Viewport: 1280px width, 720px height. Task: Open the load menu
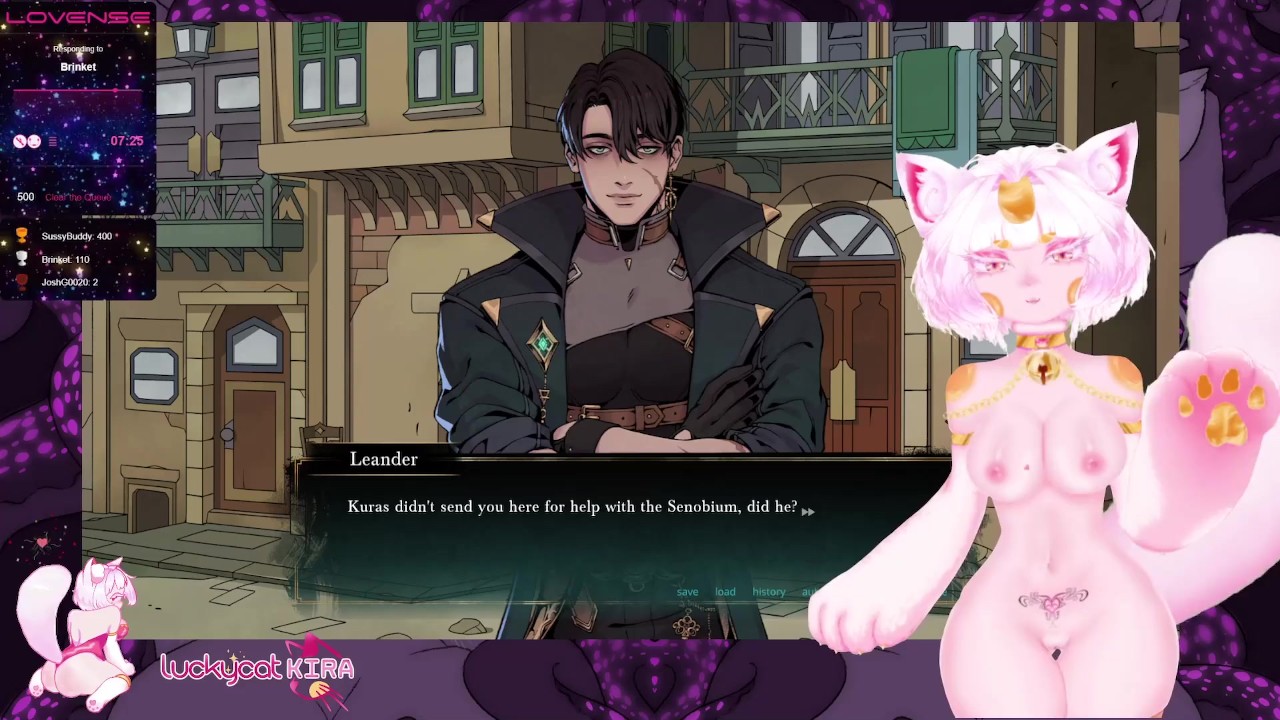coord(725,592)
